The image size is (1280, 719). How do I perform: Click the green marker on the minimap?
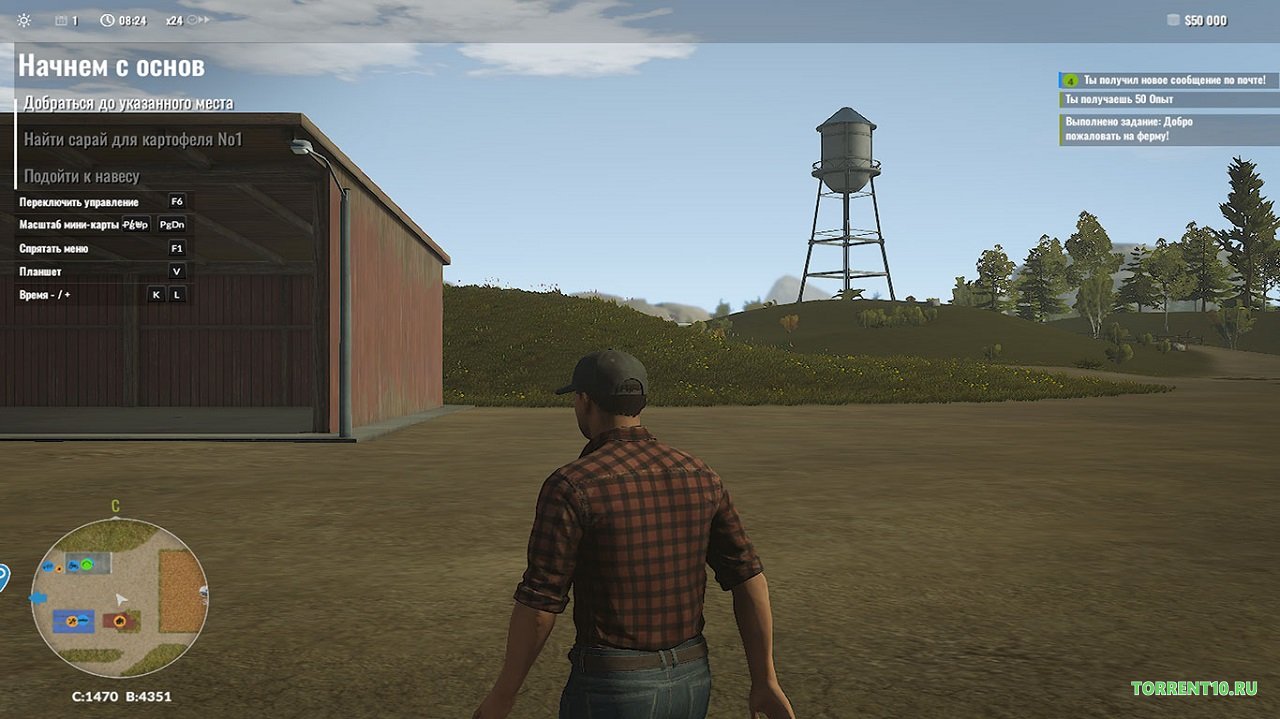[x=87, y=565]
